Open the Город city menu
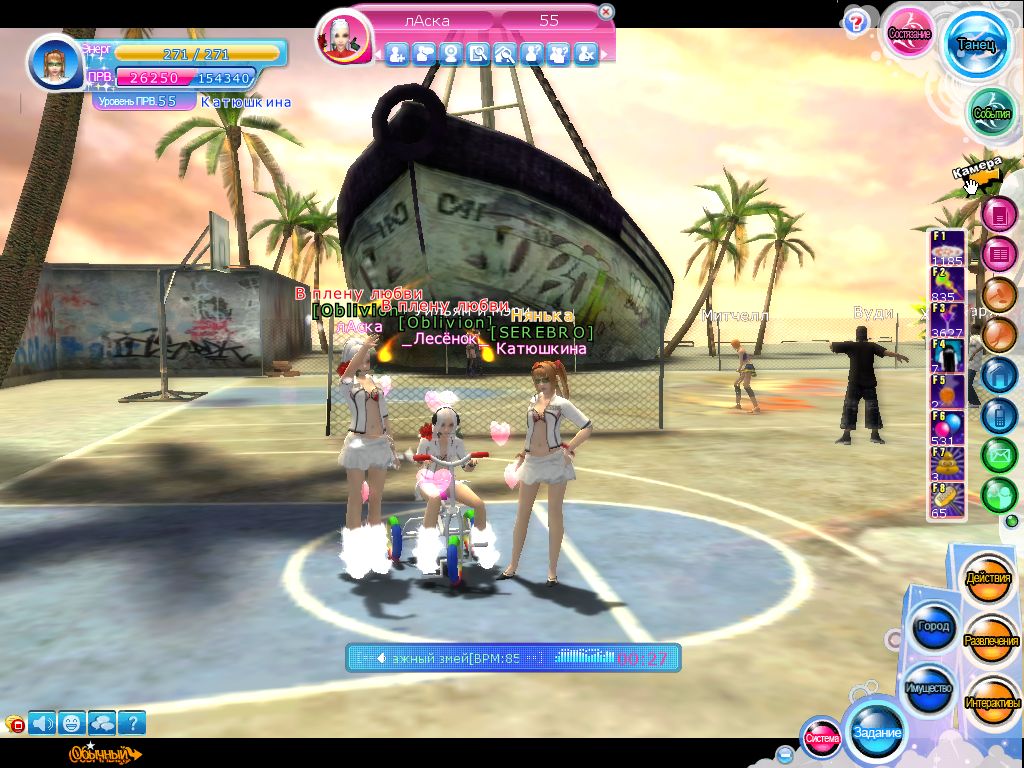 (932, 627)
